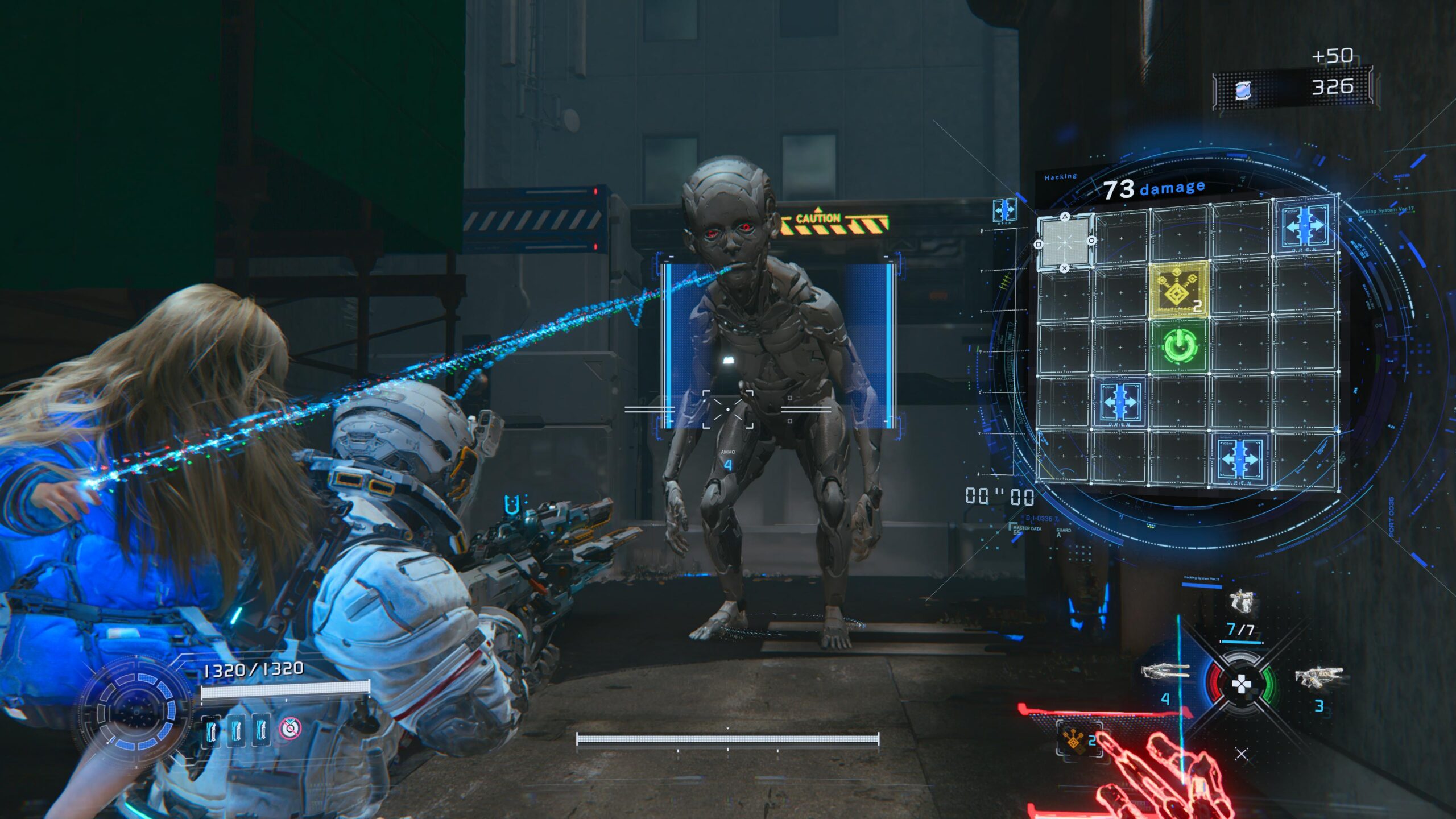Switch to the twin-barrel weapon with 4 ammo
The width and height of the screenshot is (1456, 819).
click(x=1165, y=672)
